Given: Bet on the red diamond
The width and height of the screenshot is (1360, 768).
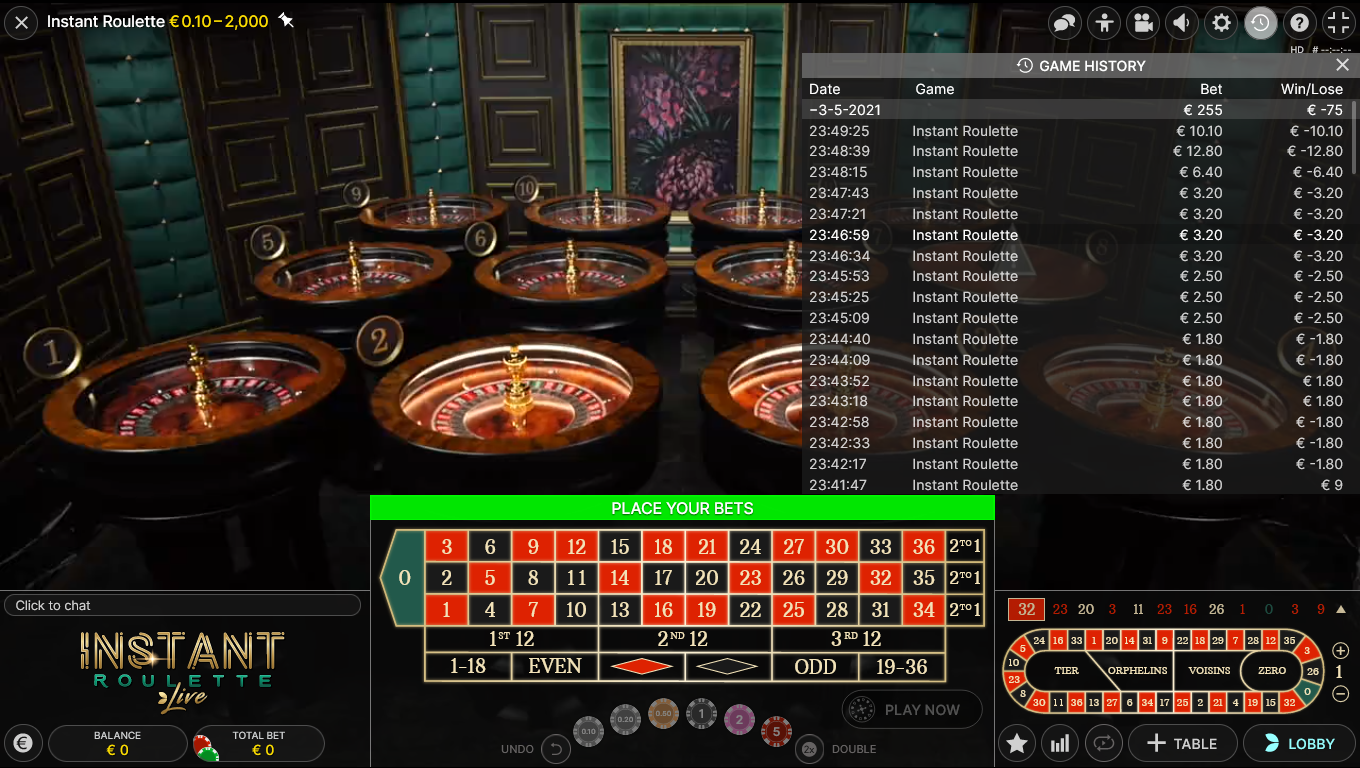Looking at the screenshot, I should [641, 666].
